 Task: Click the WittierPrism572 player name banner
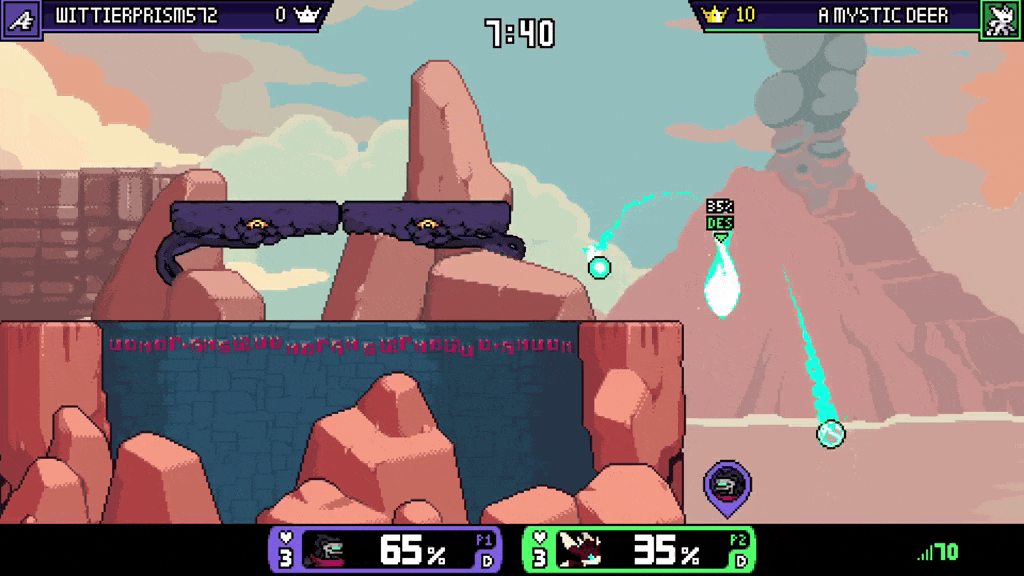pos(137,15)
